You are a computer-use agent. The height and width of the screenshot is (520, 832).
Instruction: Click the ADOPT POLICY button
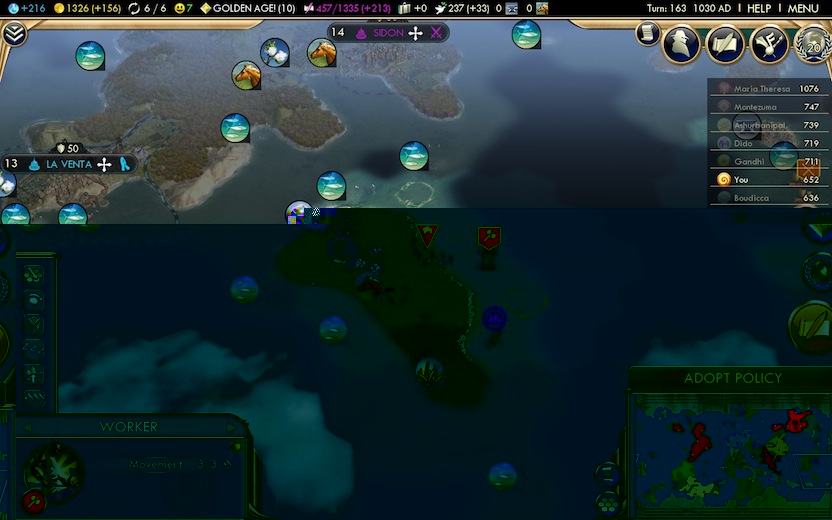732,378
